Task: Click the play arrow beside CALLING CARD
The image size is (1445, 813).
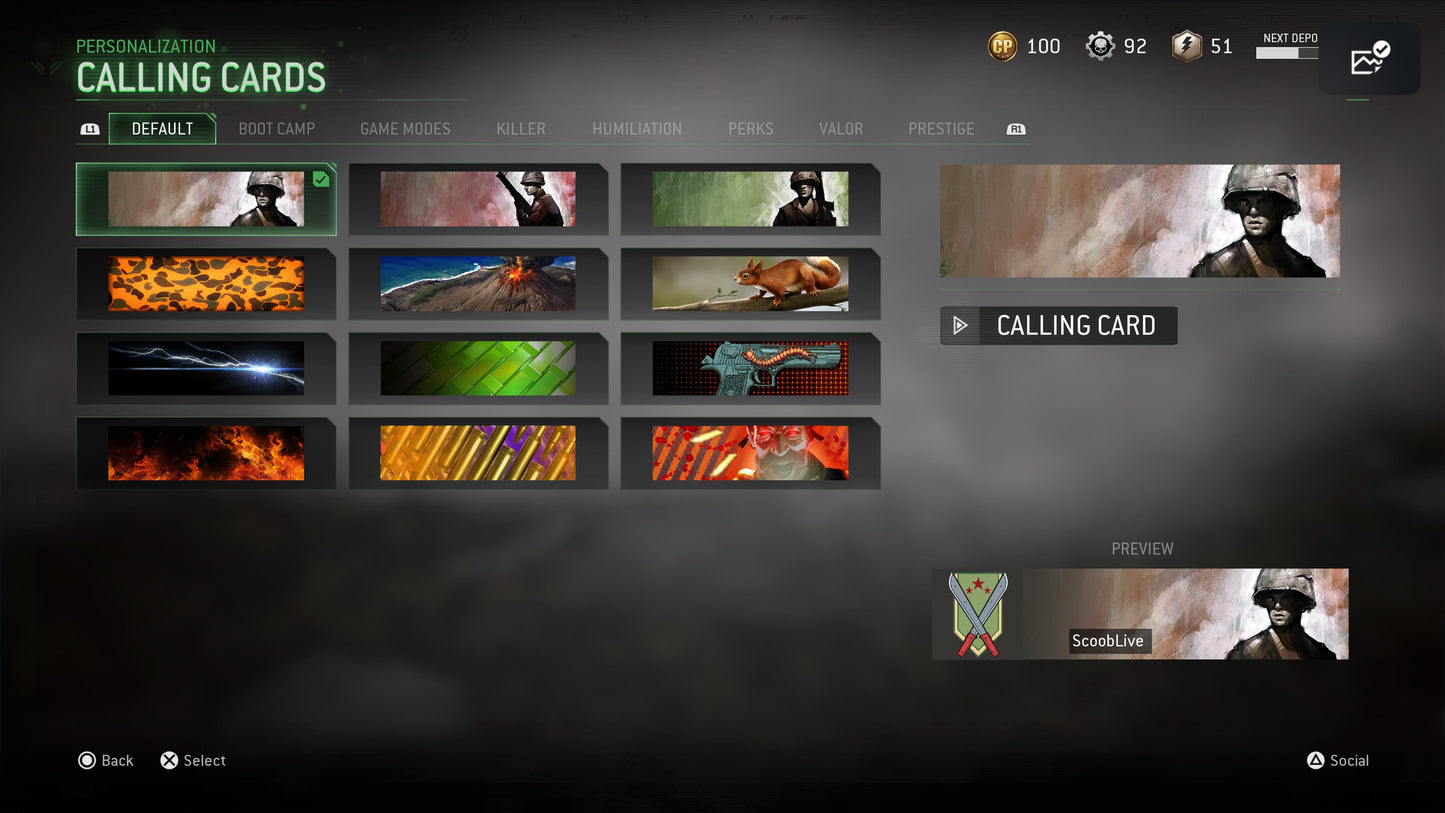Action: pyautogui.click(x=960, y=325)
